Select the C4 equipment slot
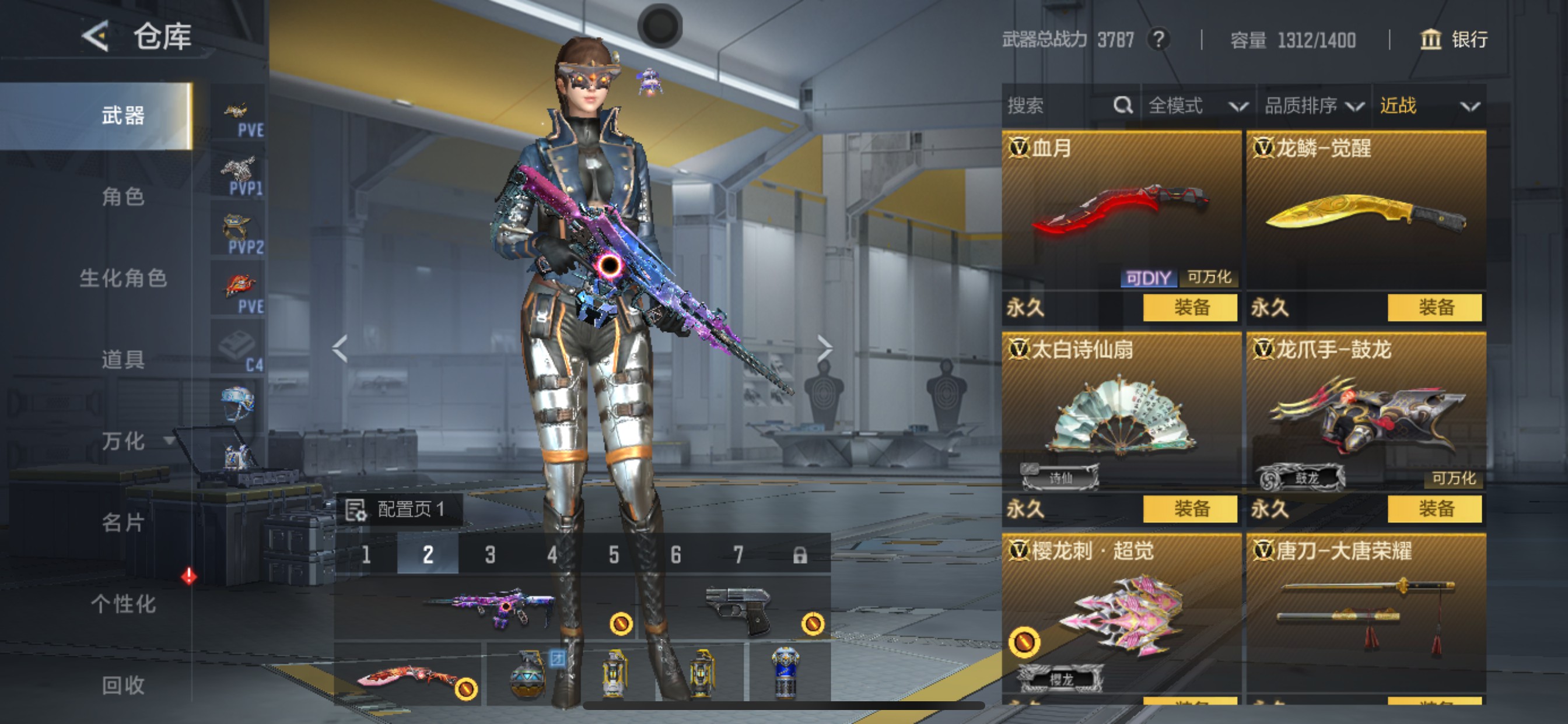Image resolution: width=1568 pixels, height=724 pixels. pyautogui.click(x=239, y=349)
